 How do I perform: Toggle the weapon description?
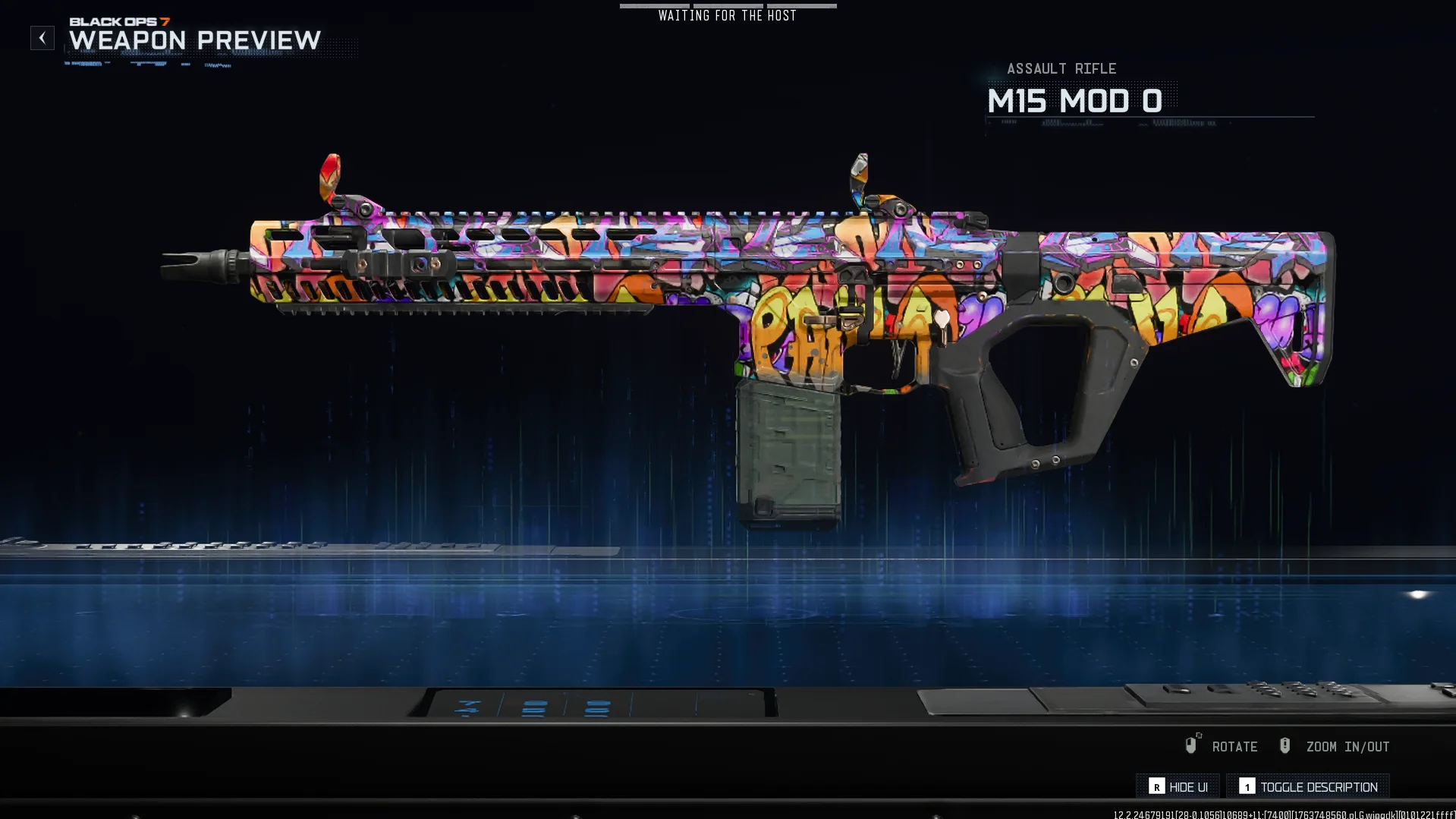1308,786
